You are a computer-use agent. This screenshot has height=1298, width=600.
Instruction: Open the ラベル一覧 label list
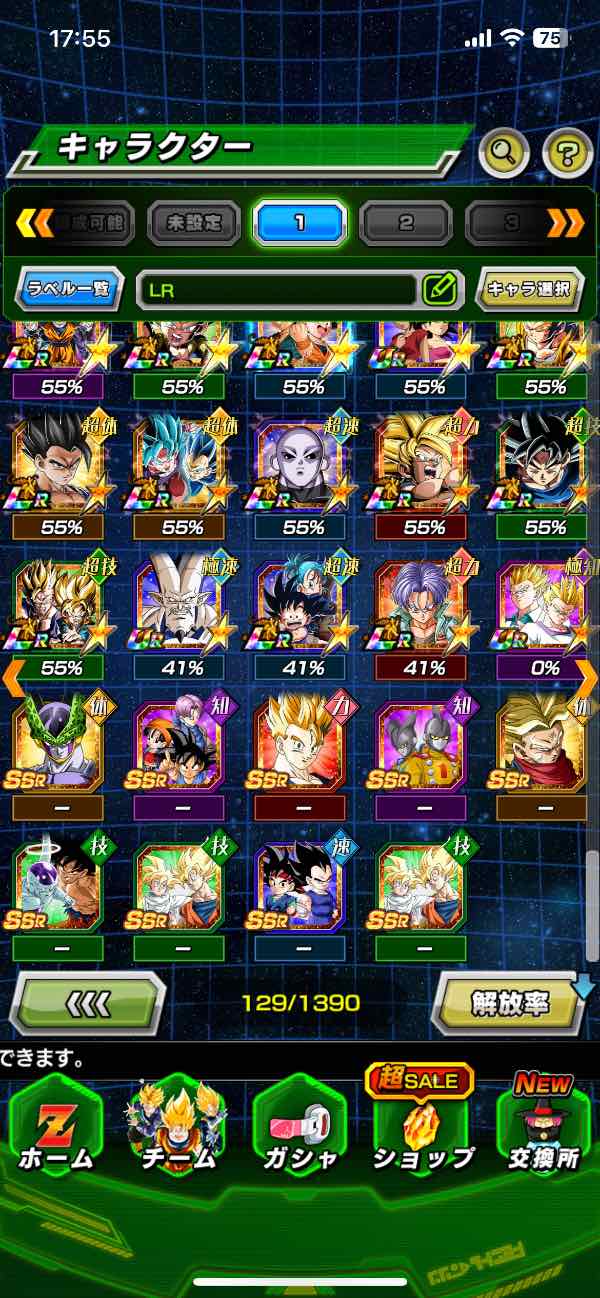pos(70,290)
